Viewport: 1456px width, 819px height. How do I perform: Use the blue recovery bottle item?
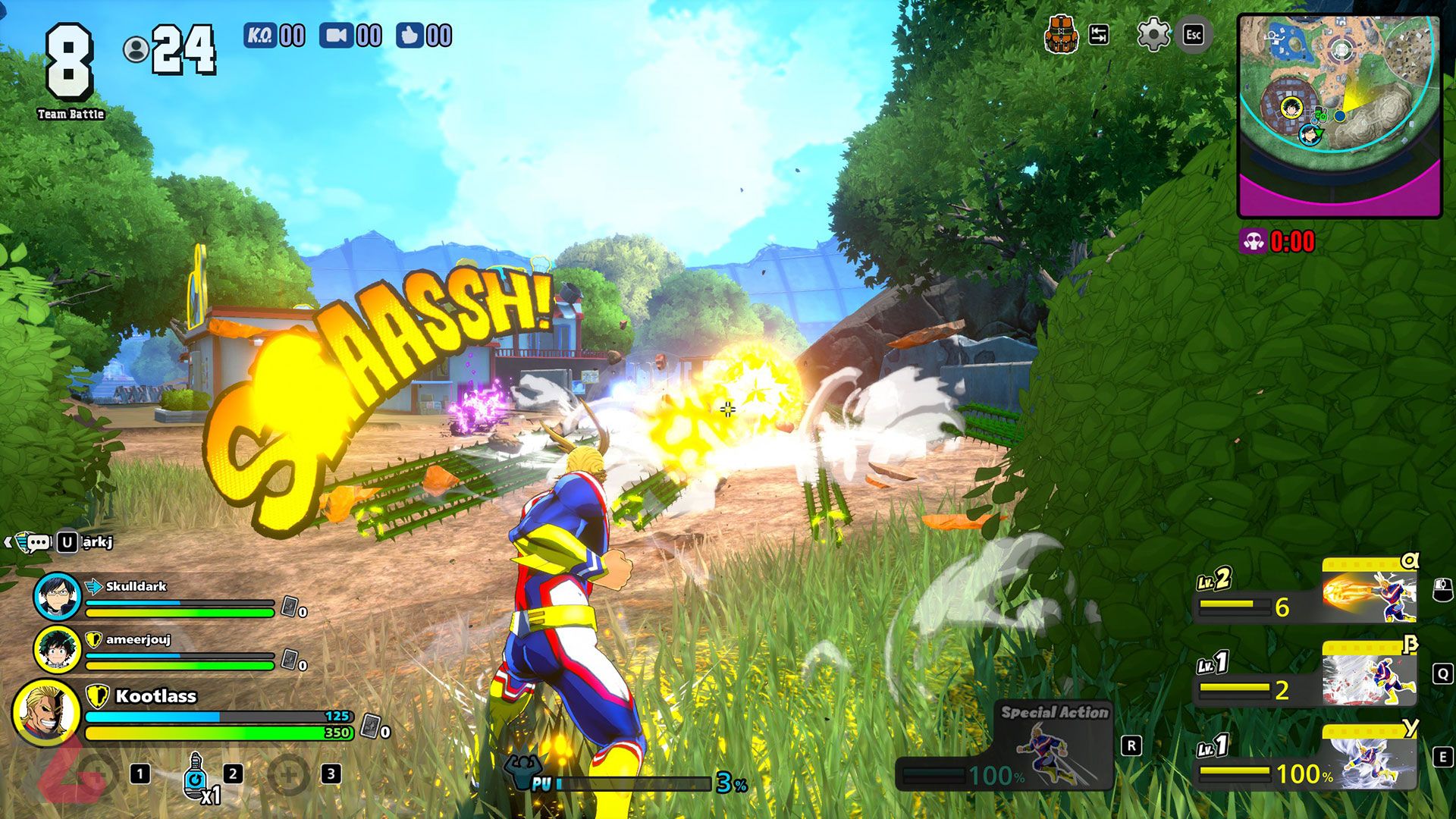click(195, 775)
